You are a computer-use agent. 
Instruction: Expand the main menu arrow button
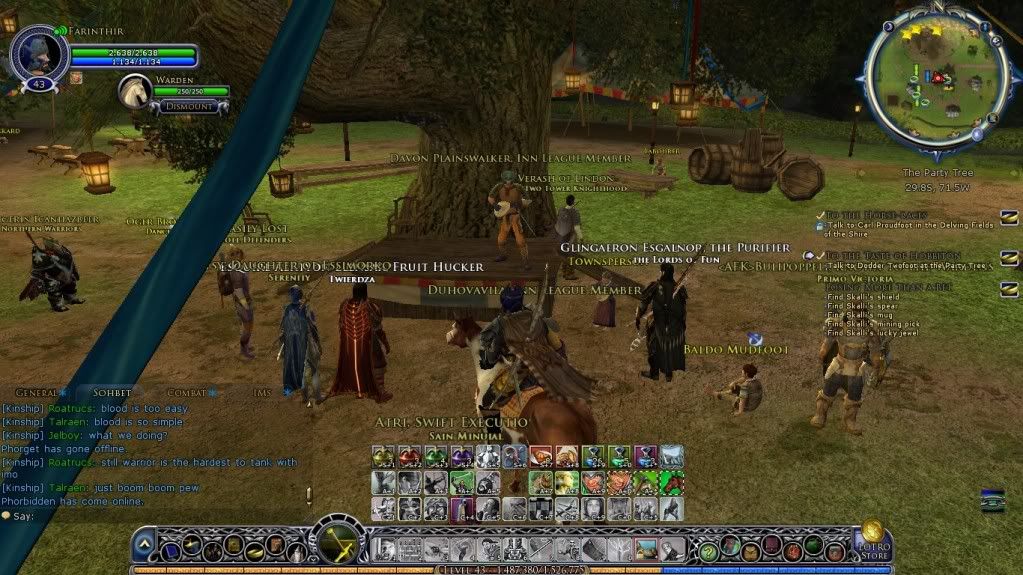(144, 545)
